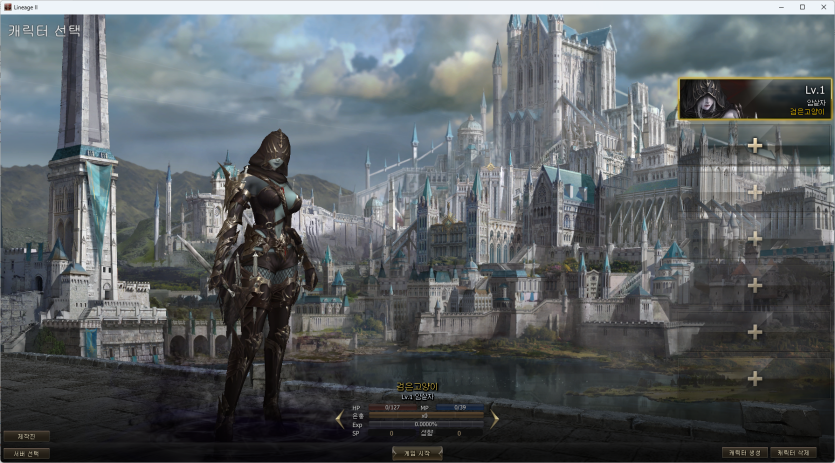Click the 재시작 button

27,436
